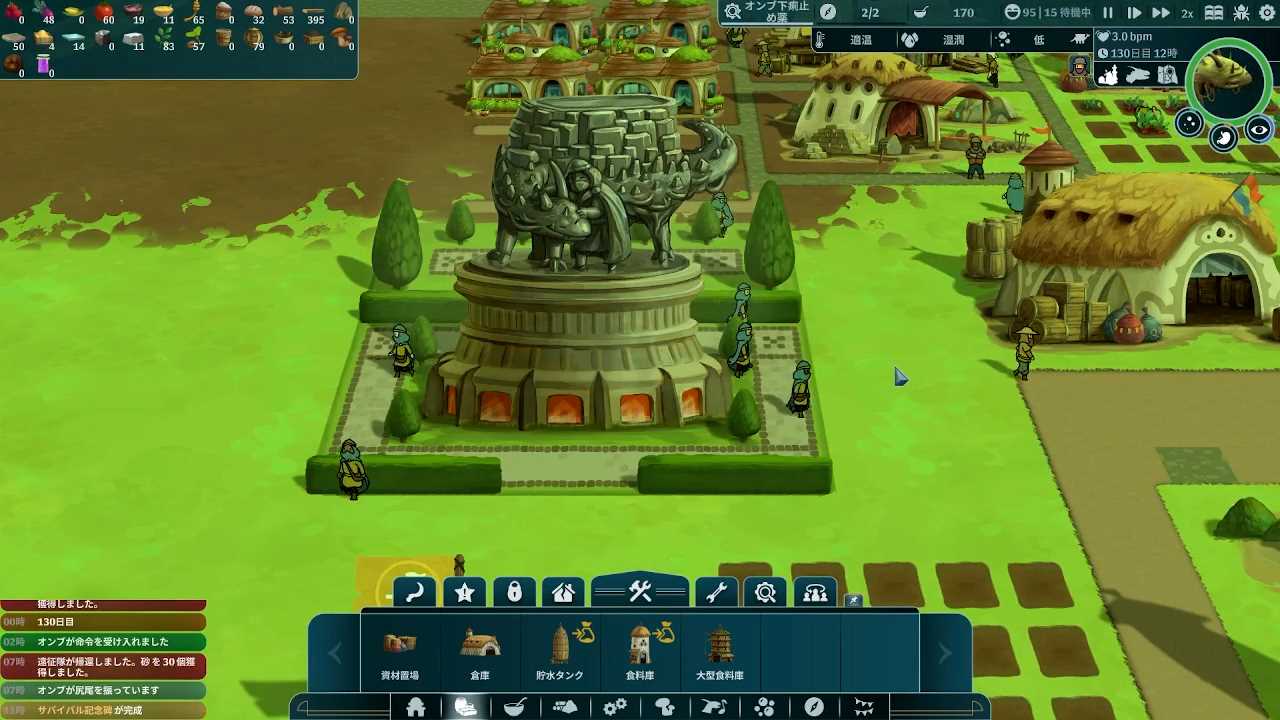Select the 貯水タンク water tank
The width and height of the screenshot is (1280, 720).
[560, 654]
